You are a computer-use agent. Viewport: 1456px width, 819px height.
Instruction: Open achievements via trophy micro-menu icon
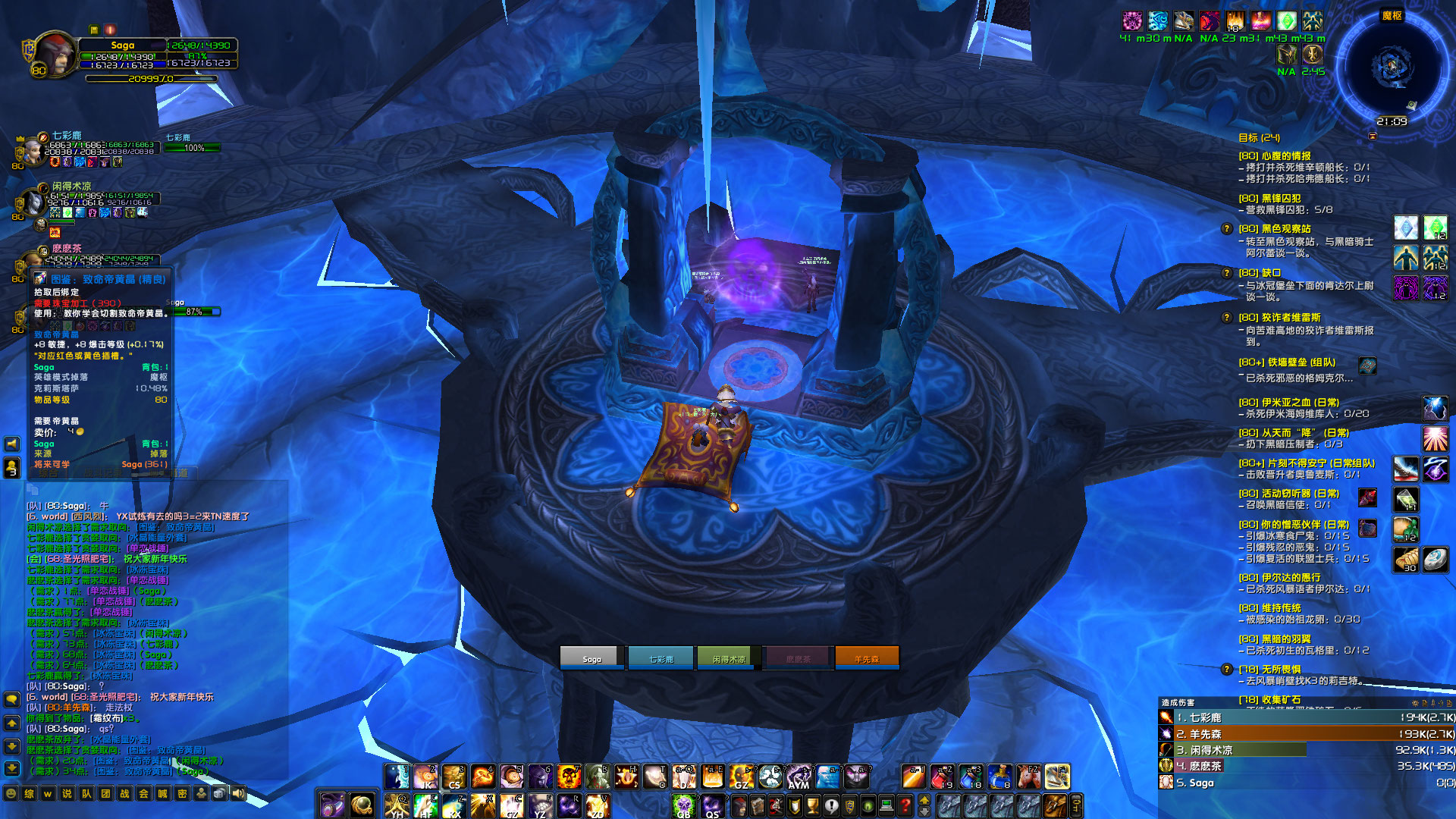click(812, 805)
